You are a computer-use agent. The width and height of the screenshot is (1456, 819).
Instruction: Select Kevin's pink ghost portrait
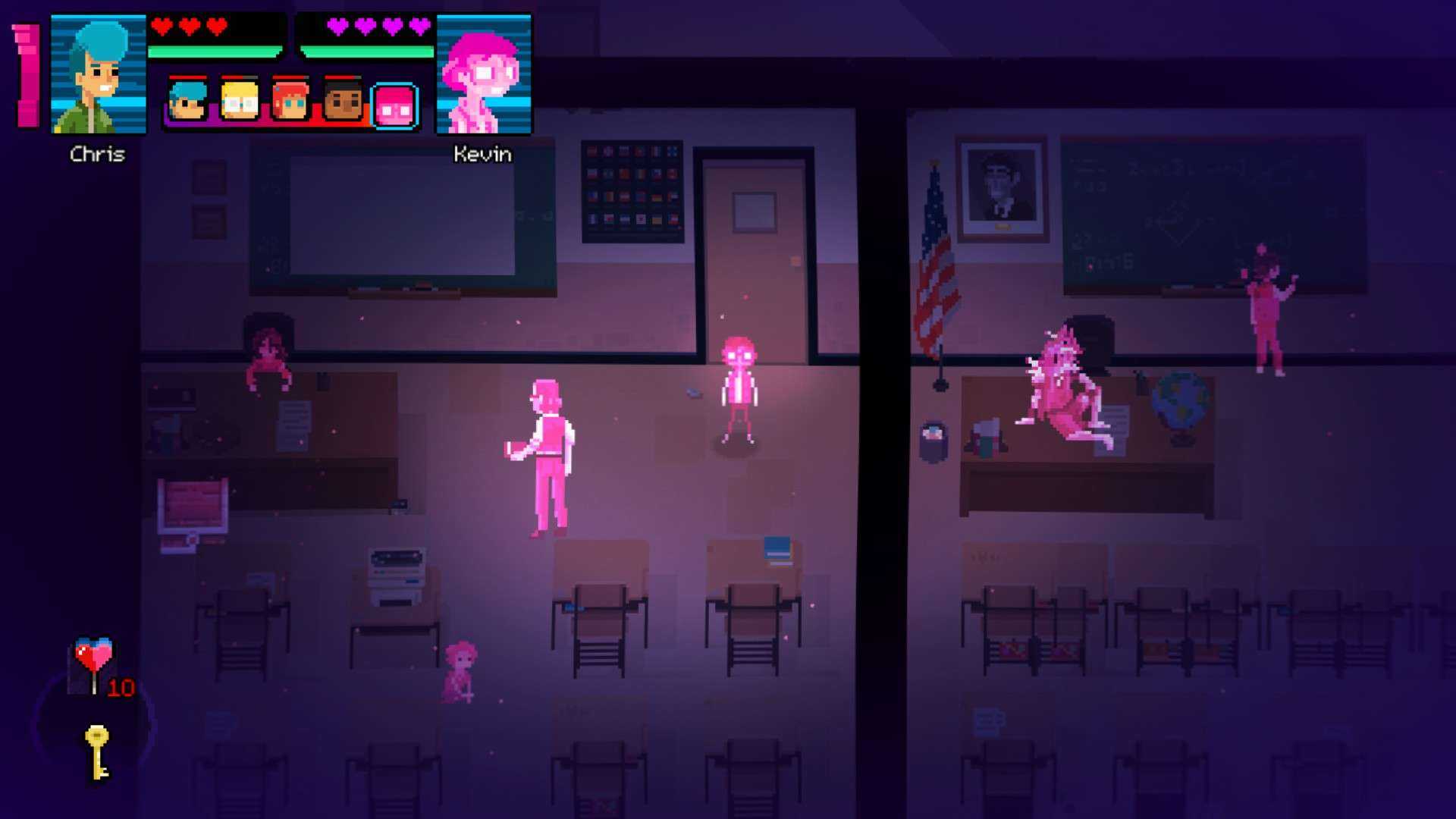[x=484, y=74]
